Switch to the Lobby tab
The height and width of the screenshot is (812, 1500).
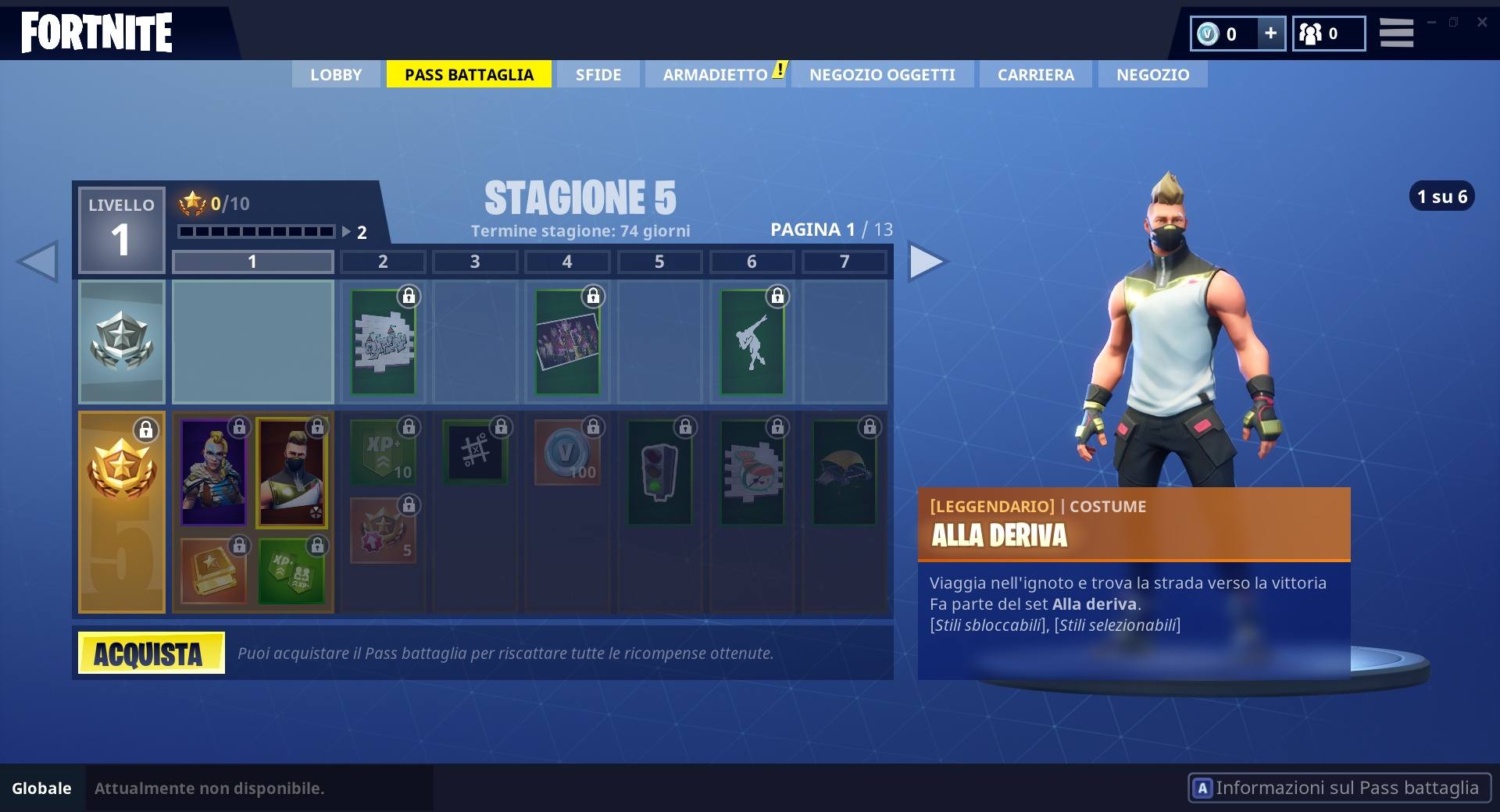click(336, 75)
